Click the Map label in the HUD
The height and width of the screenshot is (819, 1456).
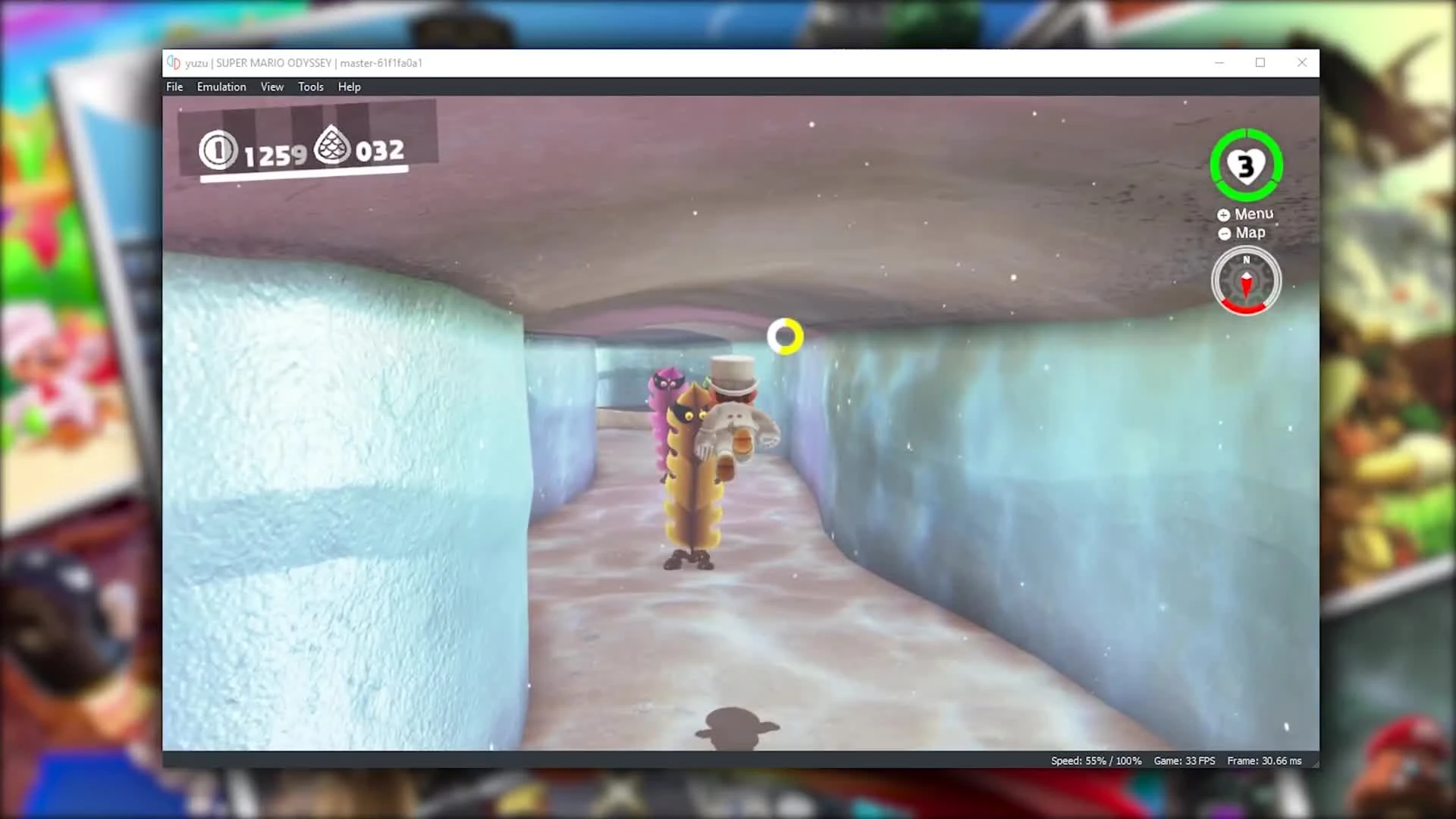(1250, 233)
